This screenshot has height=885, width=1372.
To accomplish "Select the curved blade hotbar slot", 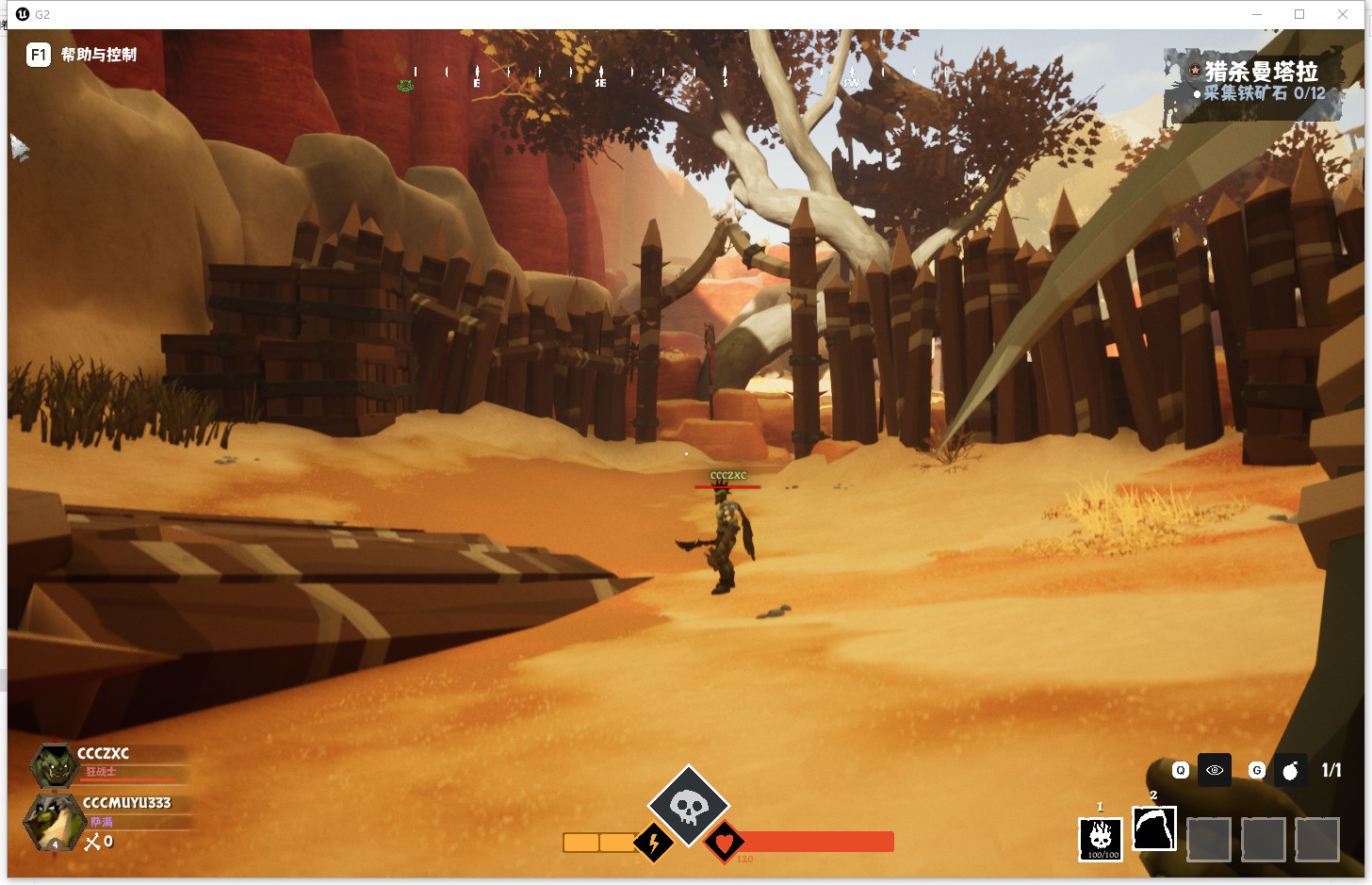I will click(x=1154, y=830).
